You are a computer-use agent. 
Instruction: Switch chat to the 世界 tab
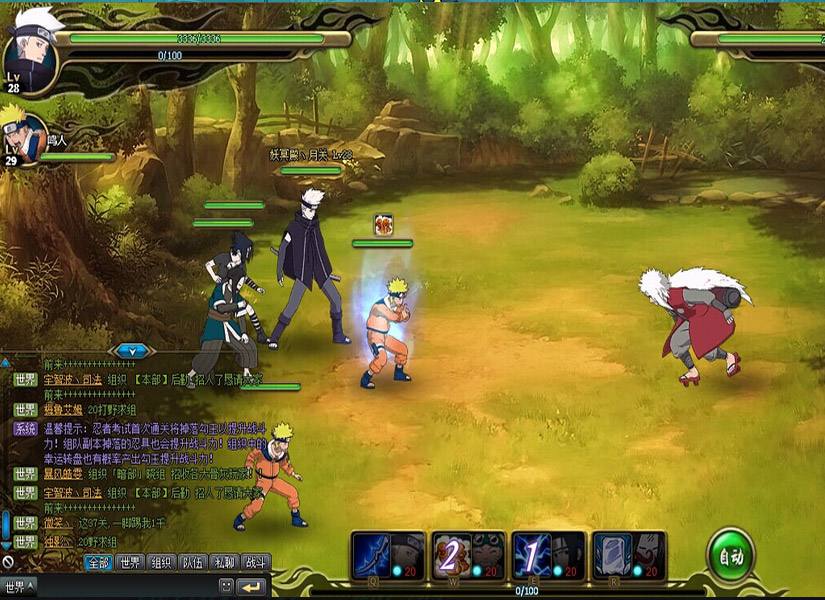130,563
